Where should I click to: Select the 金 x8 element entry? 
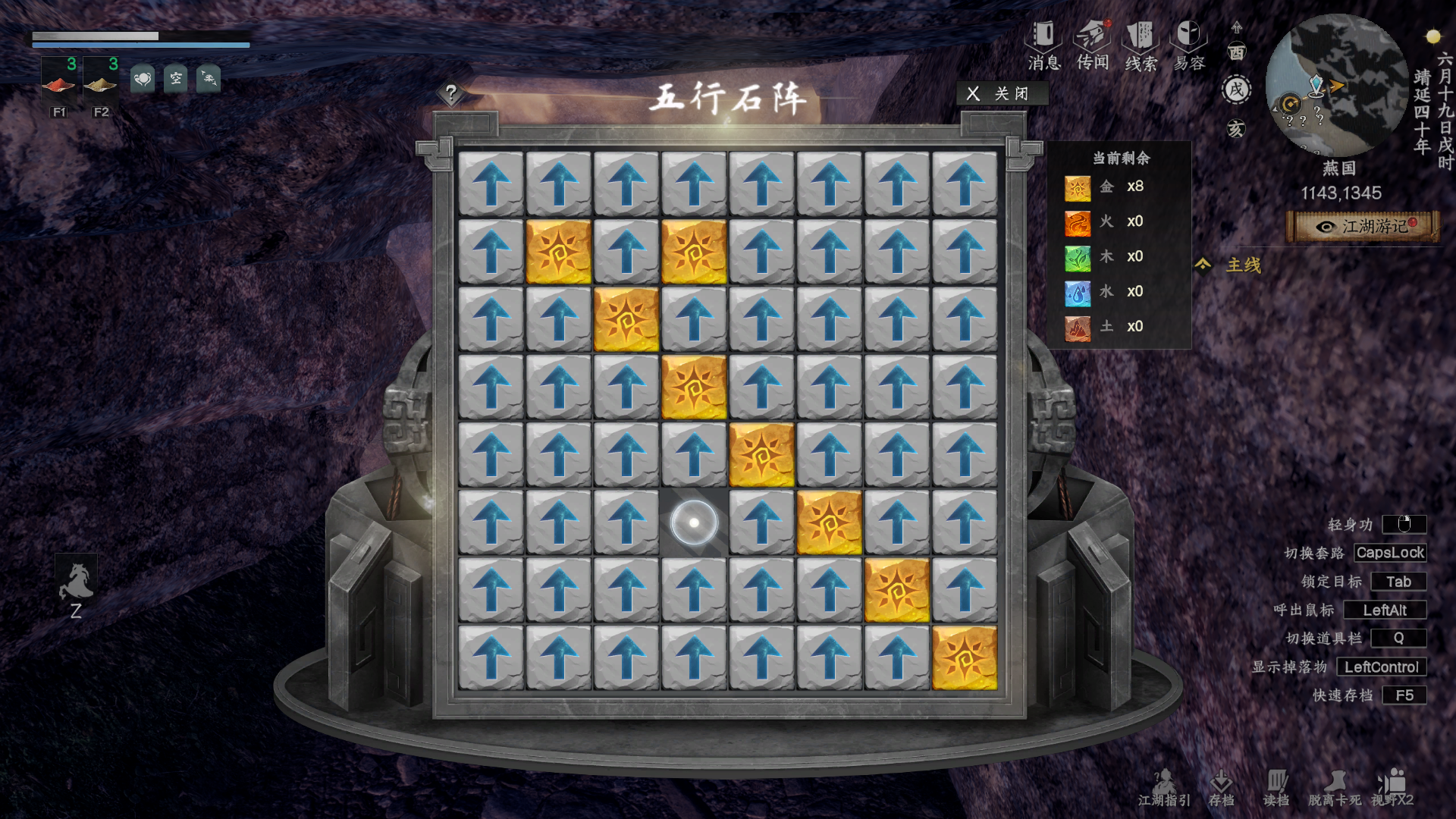1107,187
